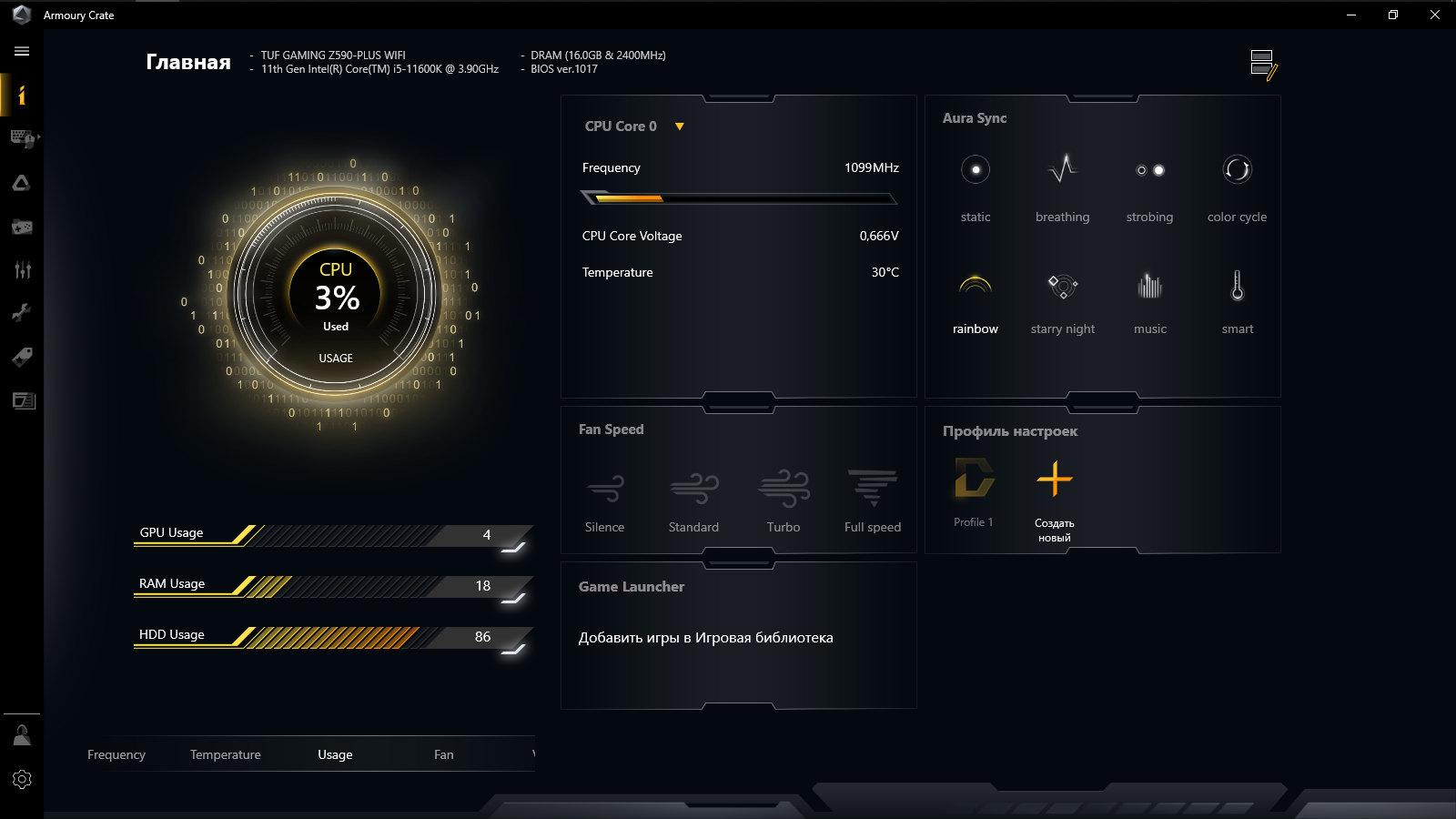Open the user profile icon at bottom
Viewport: 1456px width, 819px height.
[x=21, y=734]
